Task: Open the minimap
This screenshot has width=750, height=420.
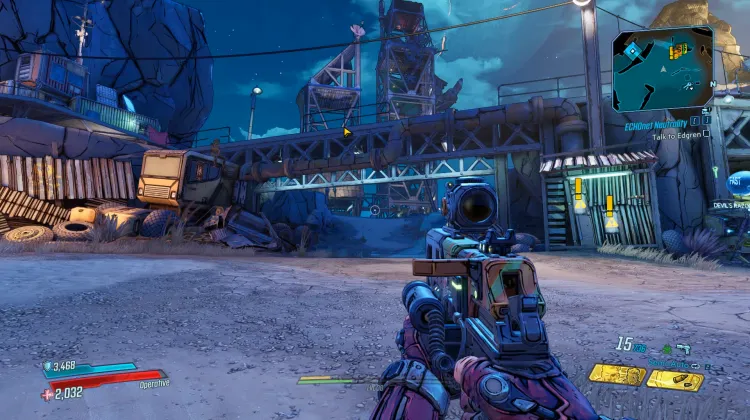Action: point(662,67)
